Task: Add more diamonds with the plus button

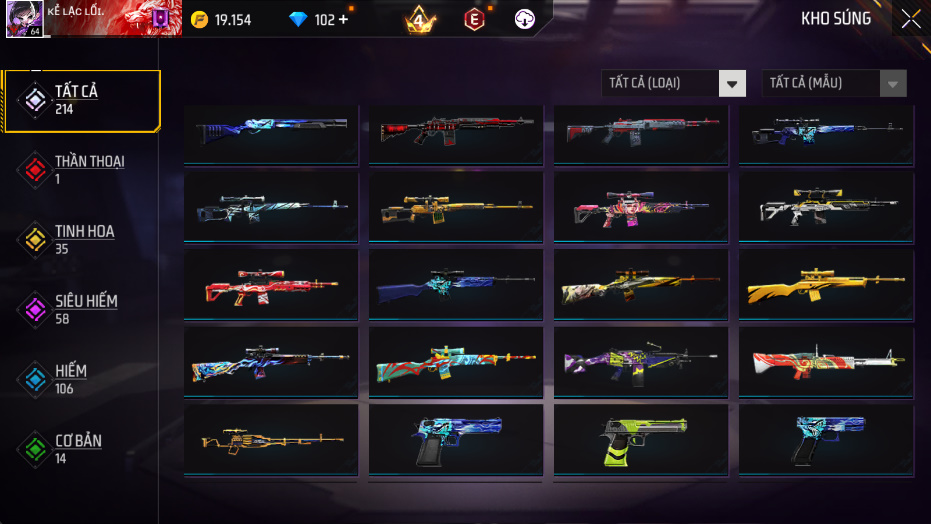Action: [344, 19]
